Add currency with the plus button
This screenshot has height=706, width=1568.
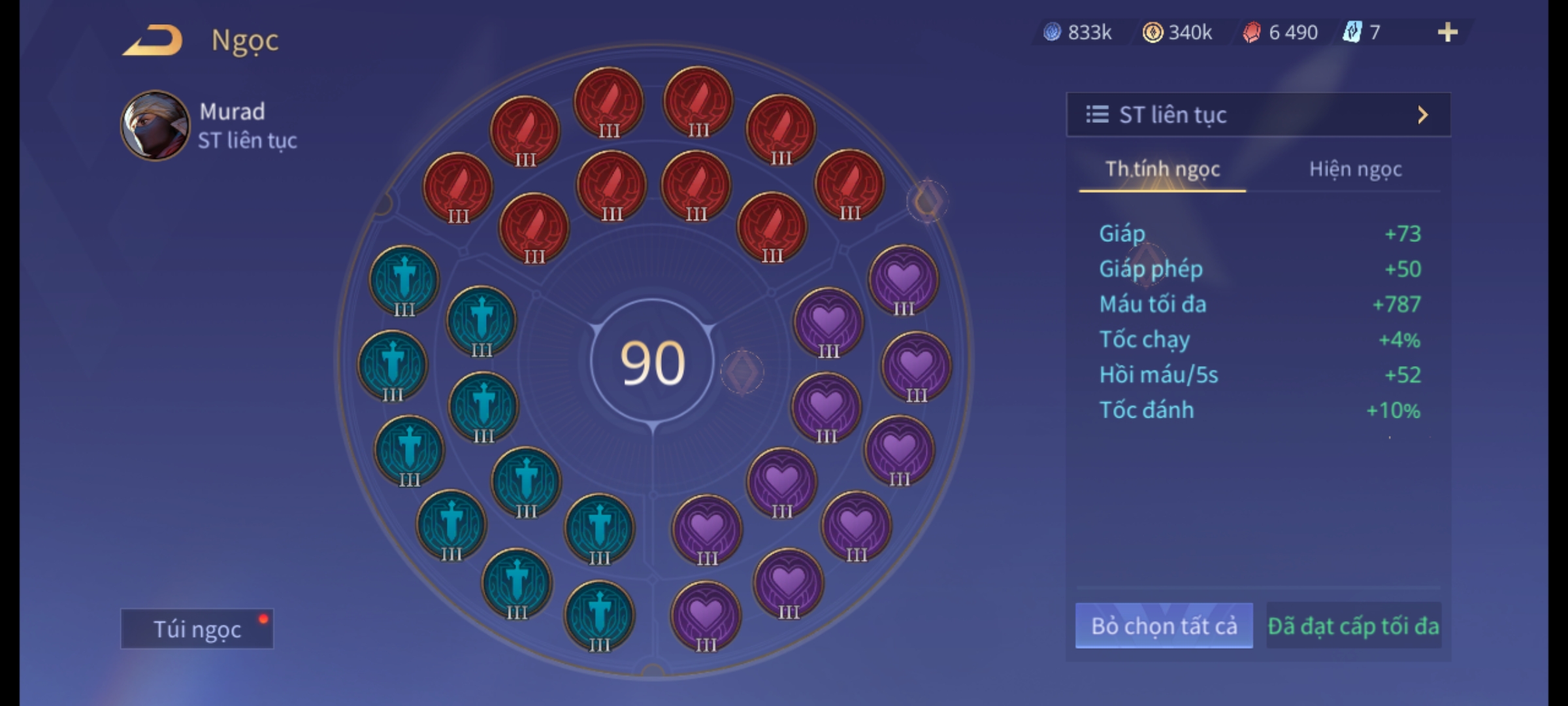coord(1447,32)
